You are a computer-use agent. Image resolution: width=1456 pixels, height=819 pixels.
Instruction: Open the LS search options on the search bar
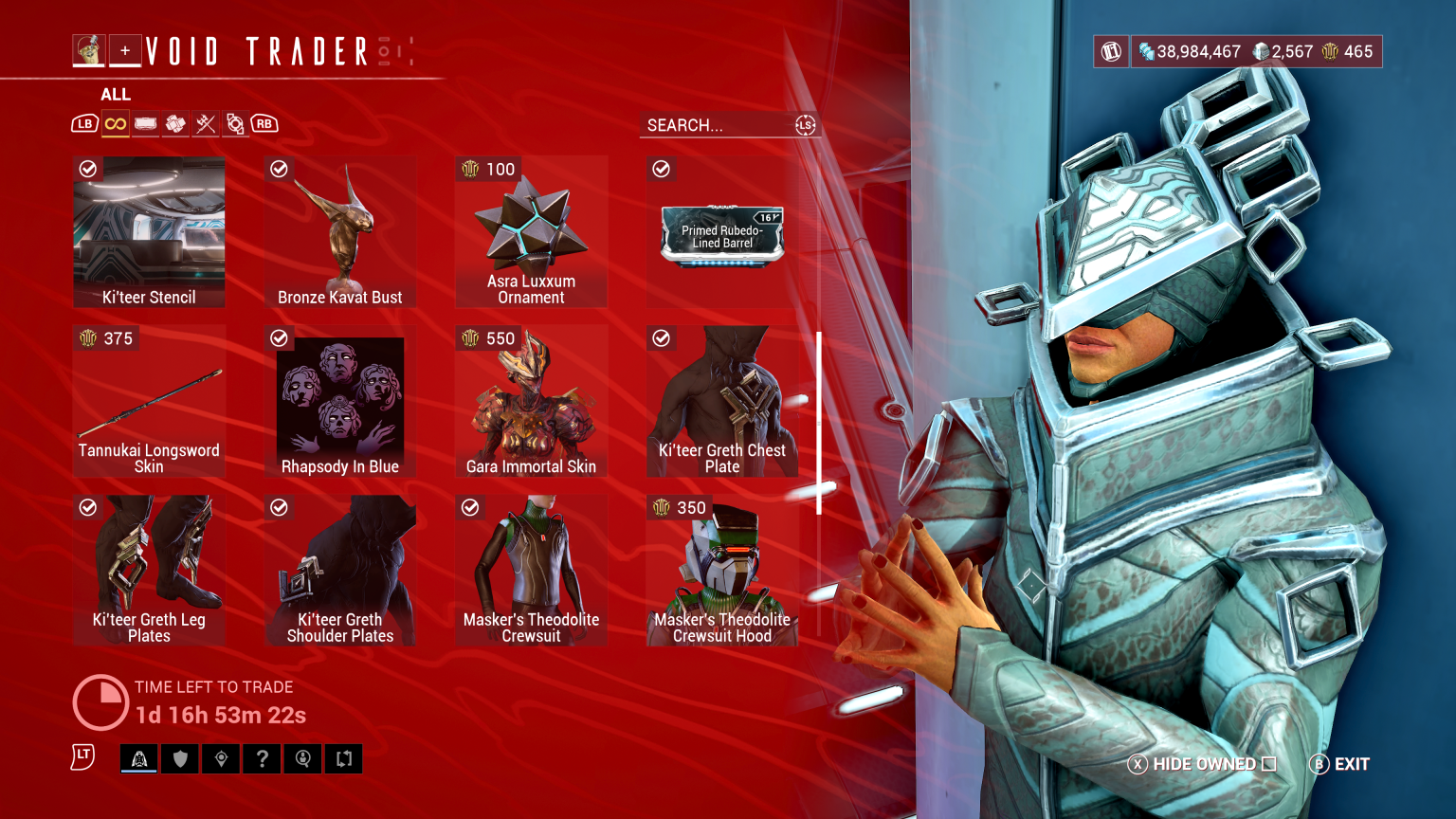(x=805, y=124)
